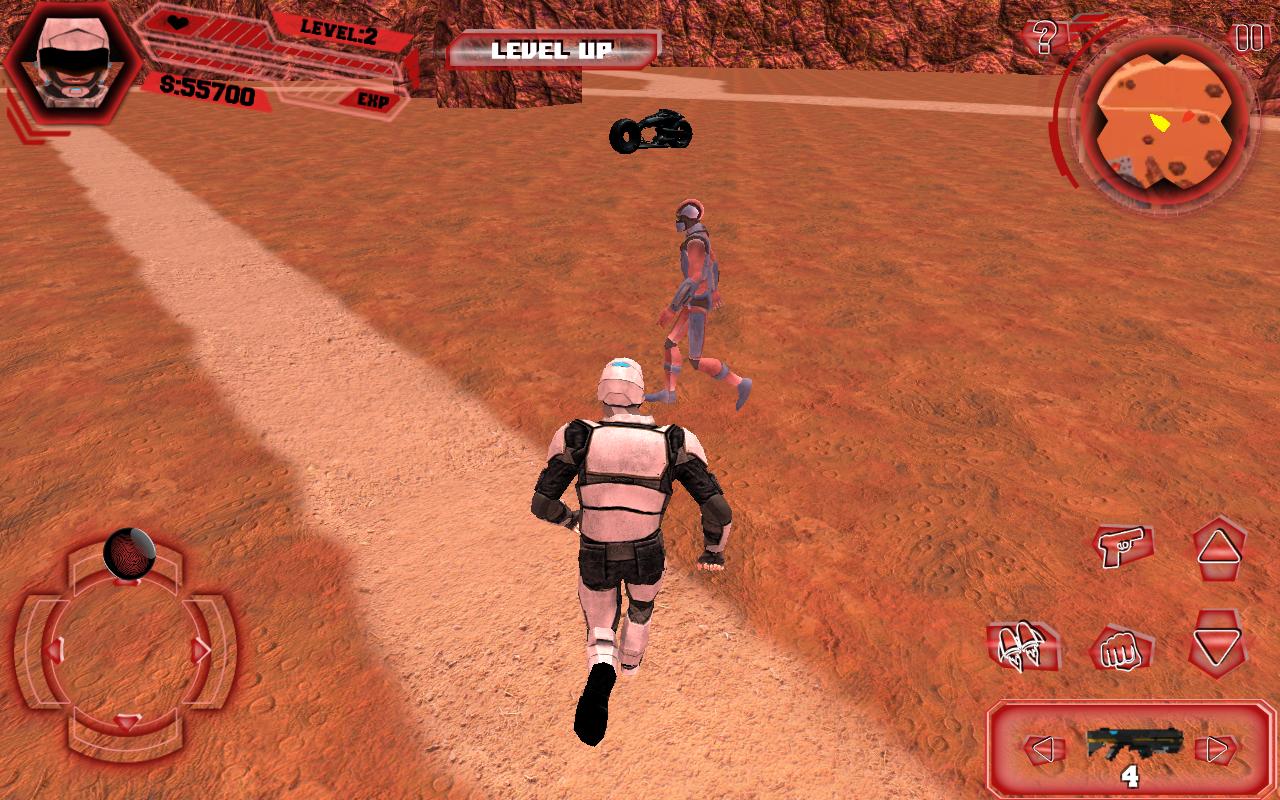1280x800 pixels.
Task: Tap the sprint running shoes button
Action: point(1022,647)
